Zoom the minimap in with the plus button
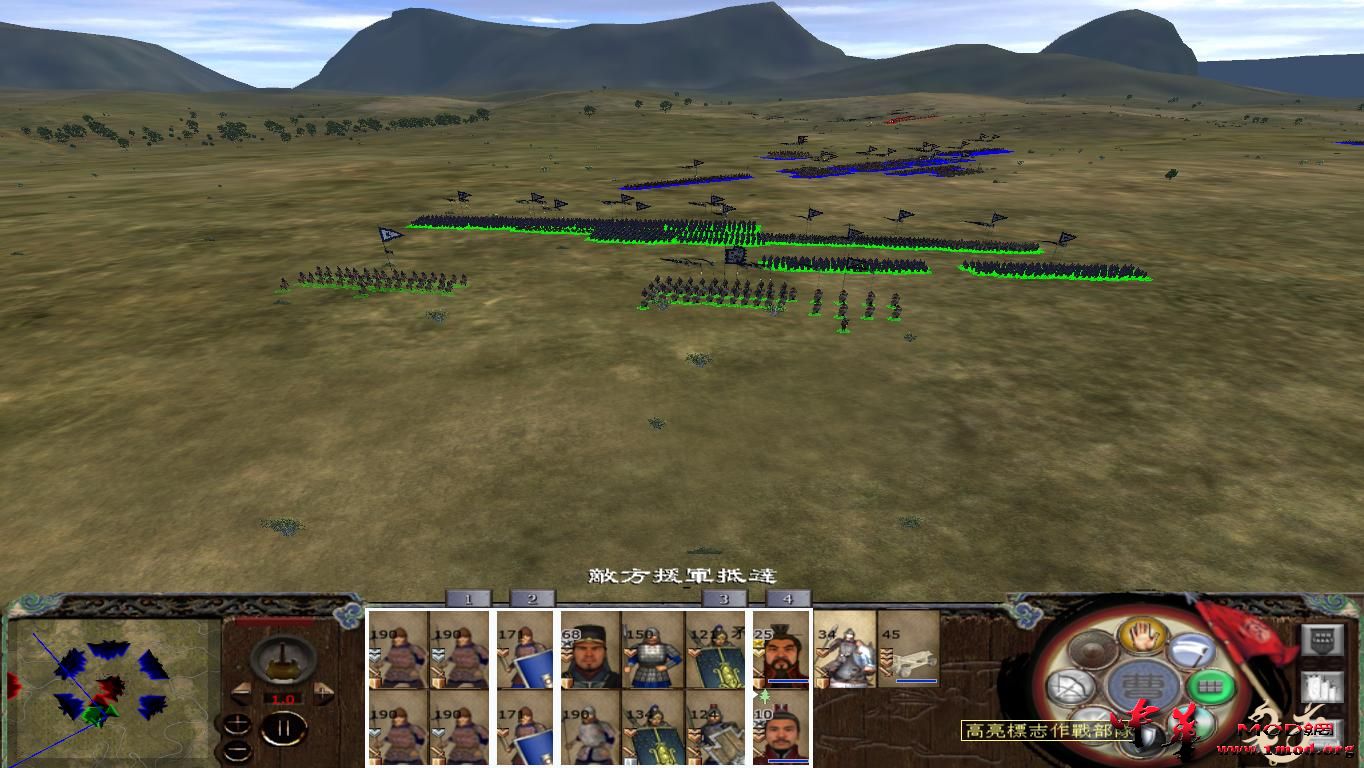Viewport: 1364px width, 768px height. [x=237, y=722]
